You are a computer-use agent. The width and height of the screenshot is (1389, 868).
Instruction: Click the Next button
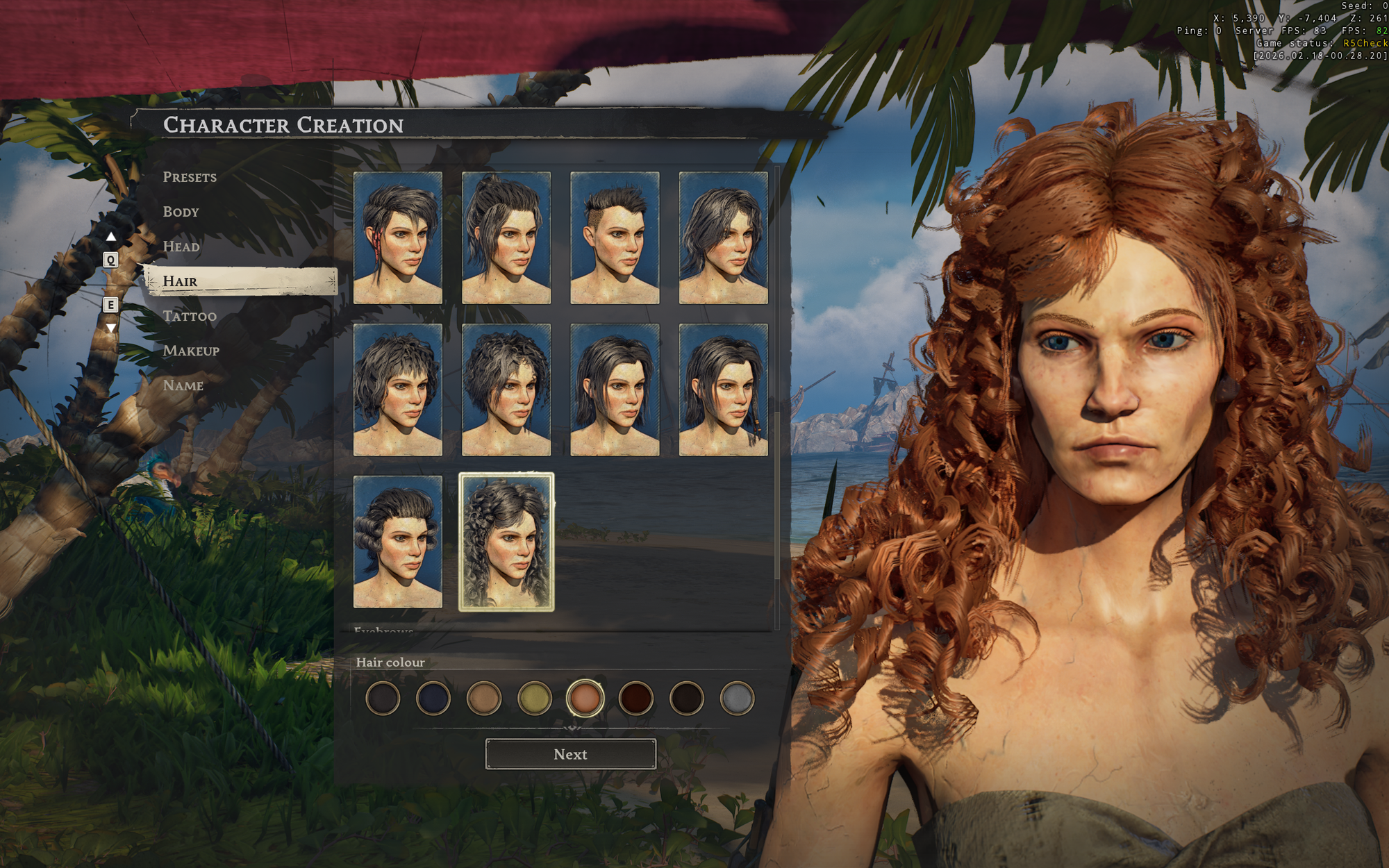(x=570, y=754)
